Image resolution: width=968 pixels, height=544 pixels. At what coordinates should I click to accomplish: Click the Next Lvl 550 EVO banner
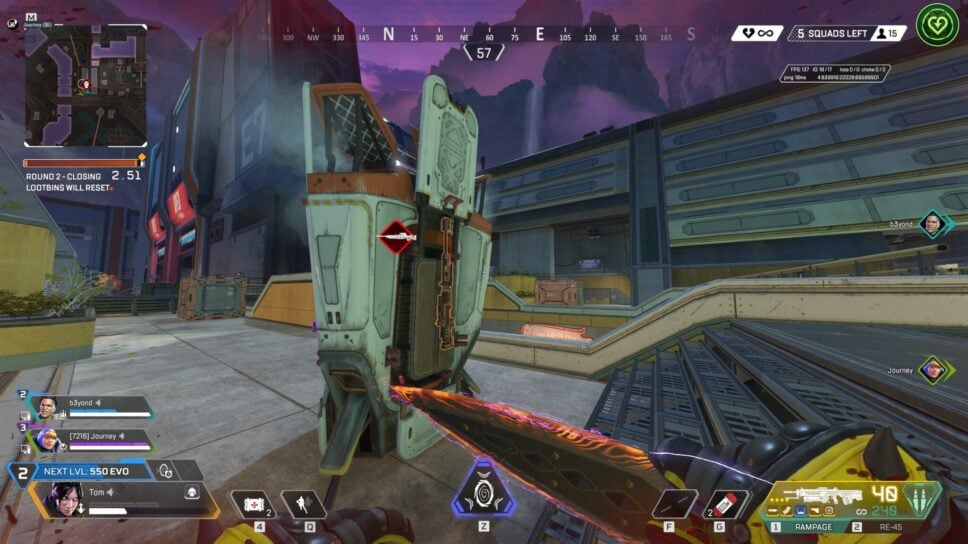click(x=95, y=470)
